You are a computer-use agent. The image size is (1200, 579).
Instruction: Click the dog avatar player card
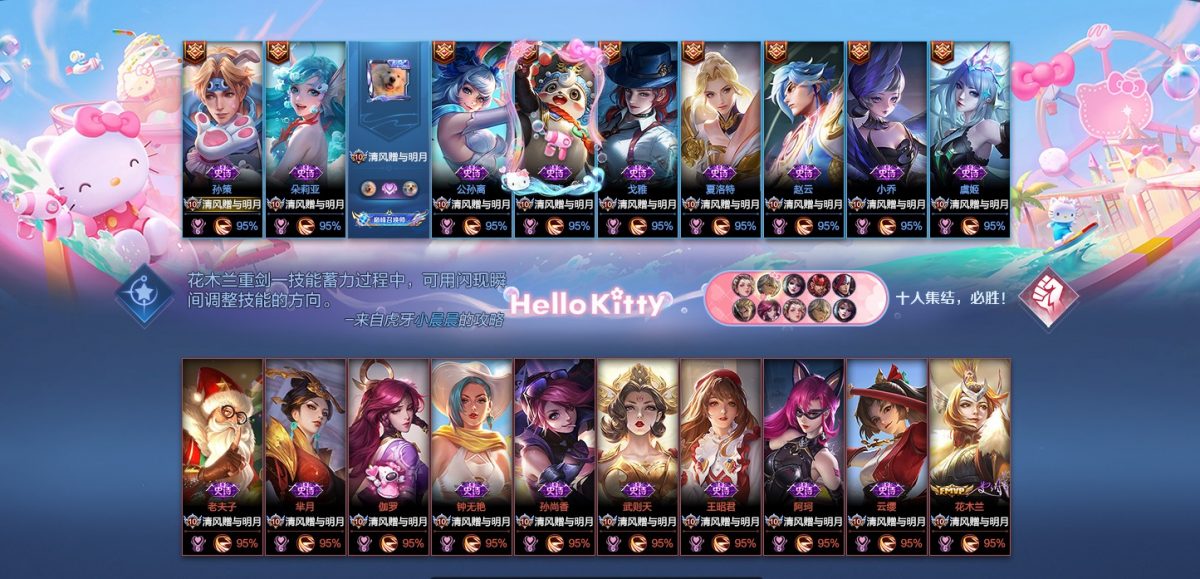(388, 120)
